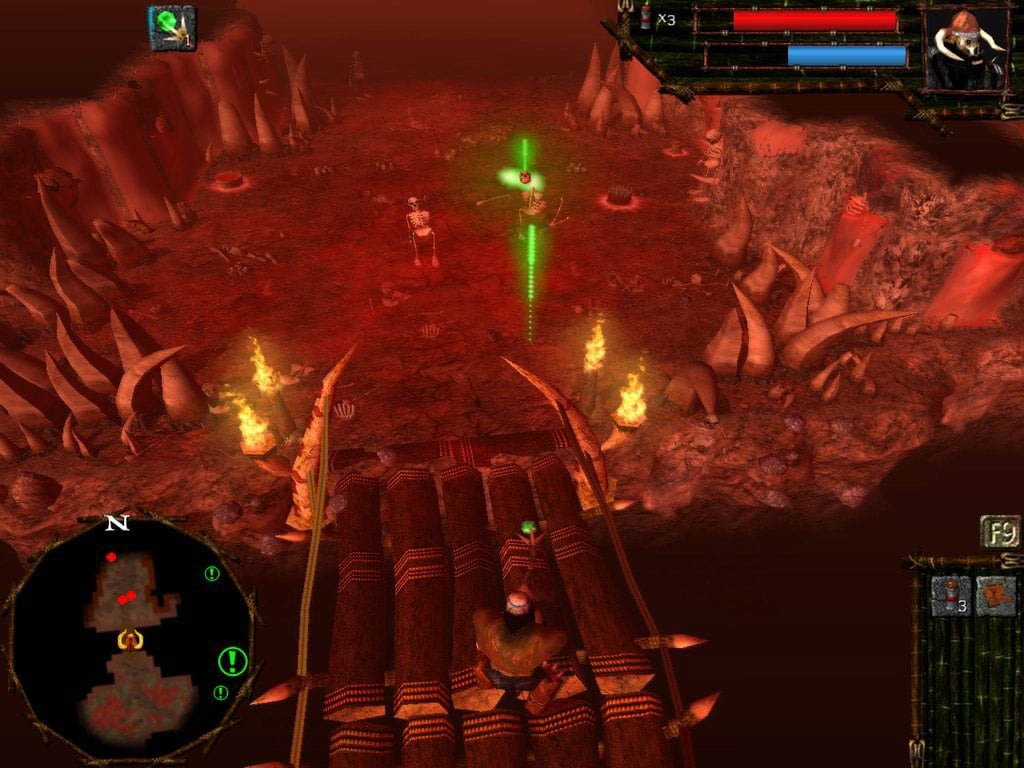Select the green gem icon in top-left

click(x=172, y=28)
